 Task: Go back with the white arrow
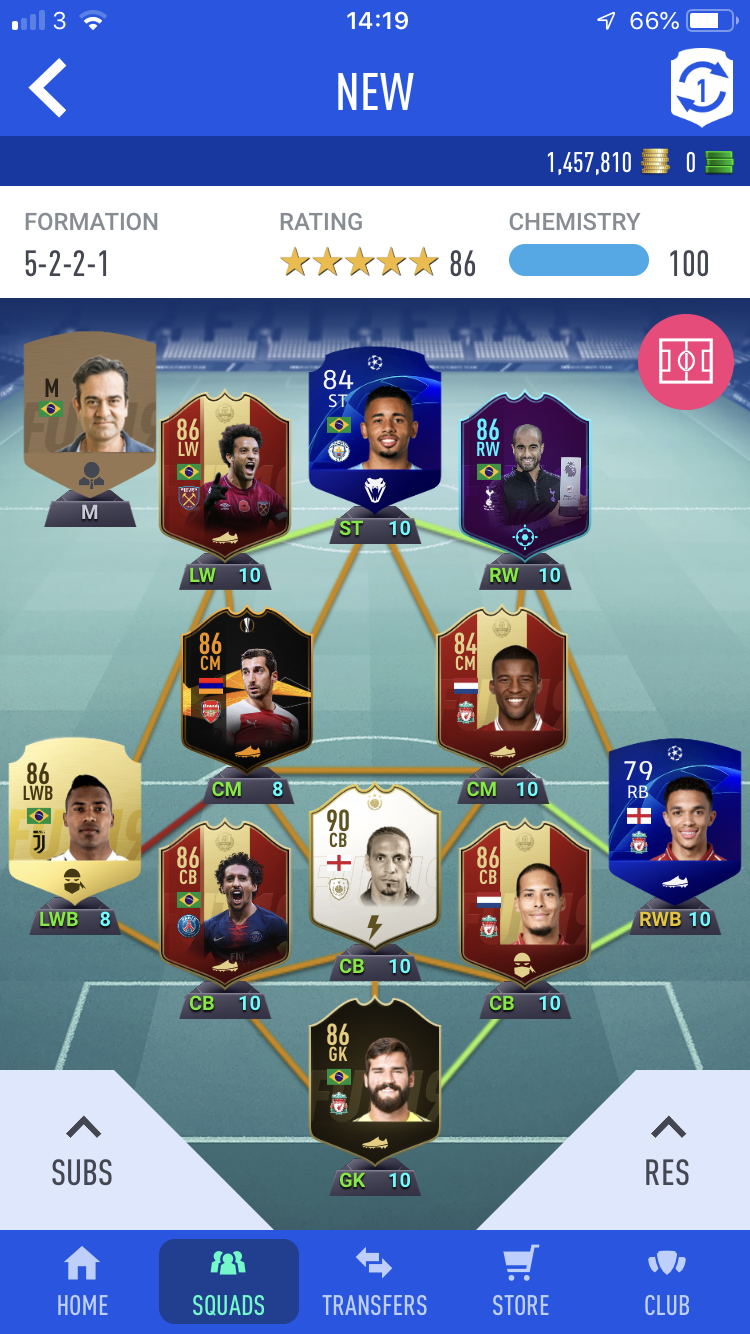point(48,89)
